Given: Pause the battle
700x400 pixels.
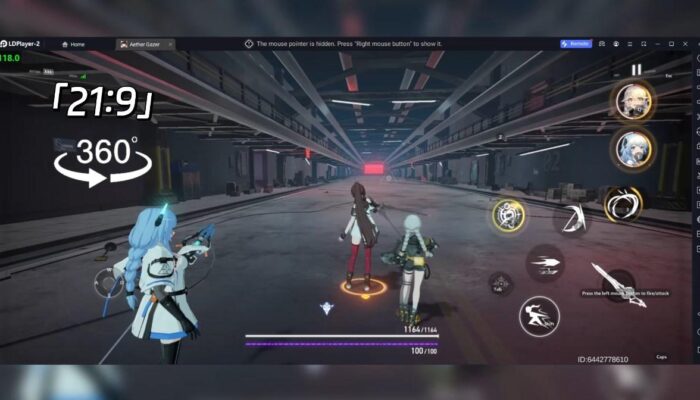Looking at the screenshot, I should pyautogui.click(x=636, y=70).
